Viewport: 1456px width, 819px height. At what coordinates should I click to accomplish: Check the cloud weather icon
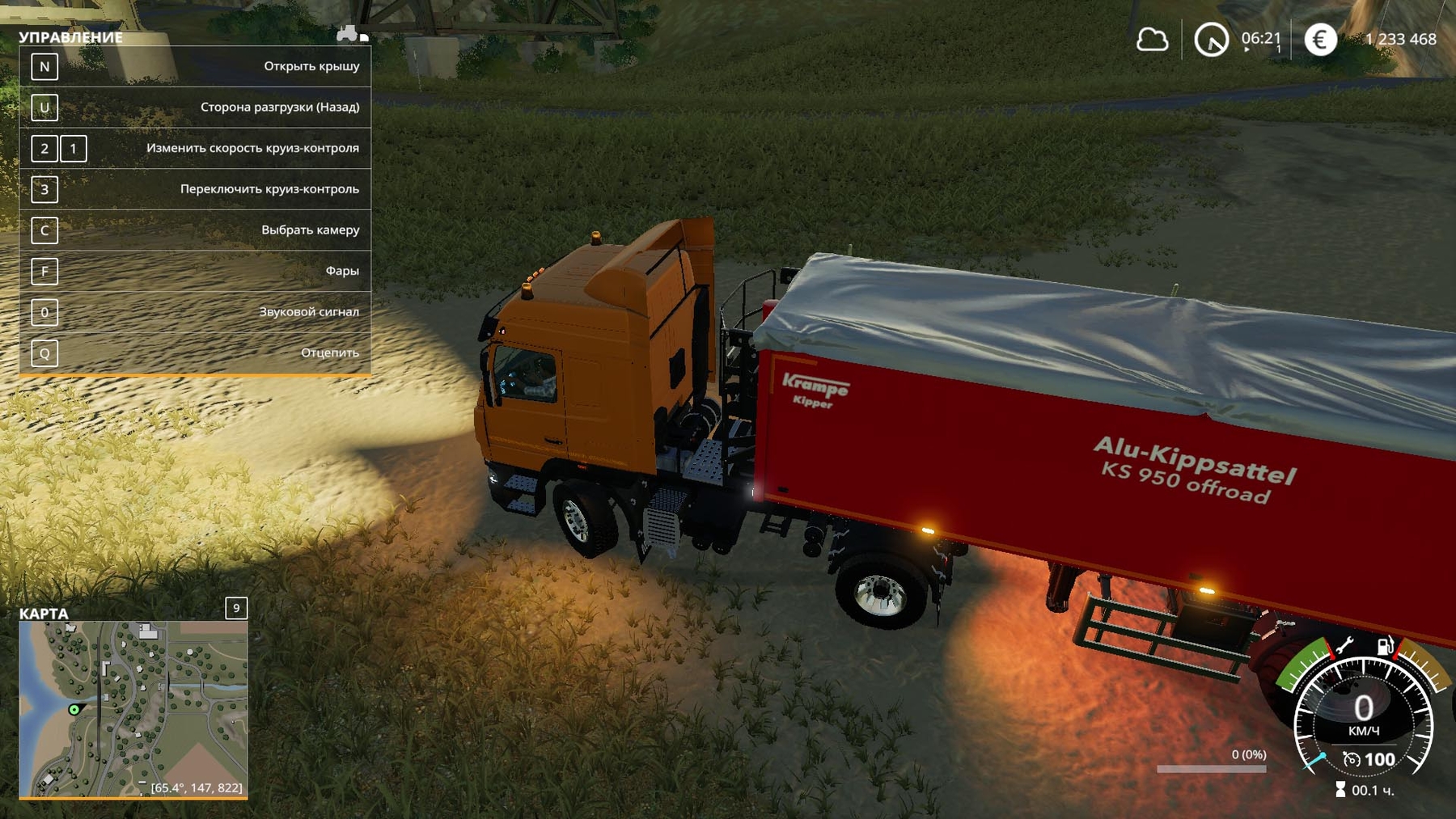click(x=1152, y=40)
